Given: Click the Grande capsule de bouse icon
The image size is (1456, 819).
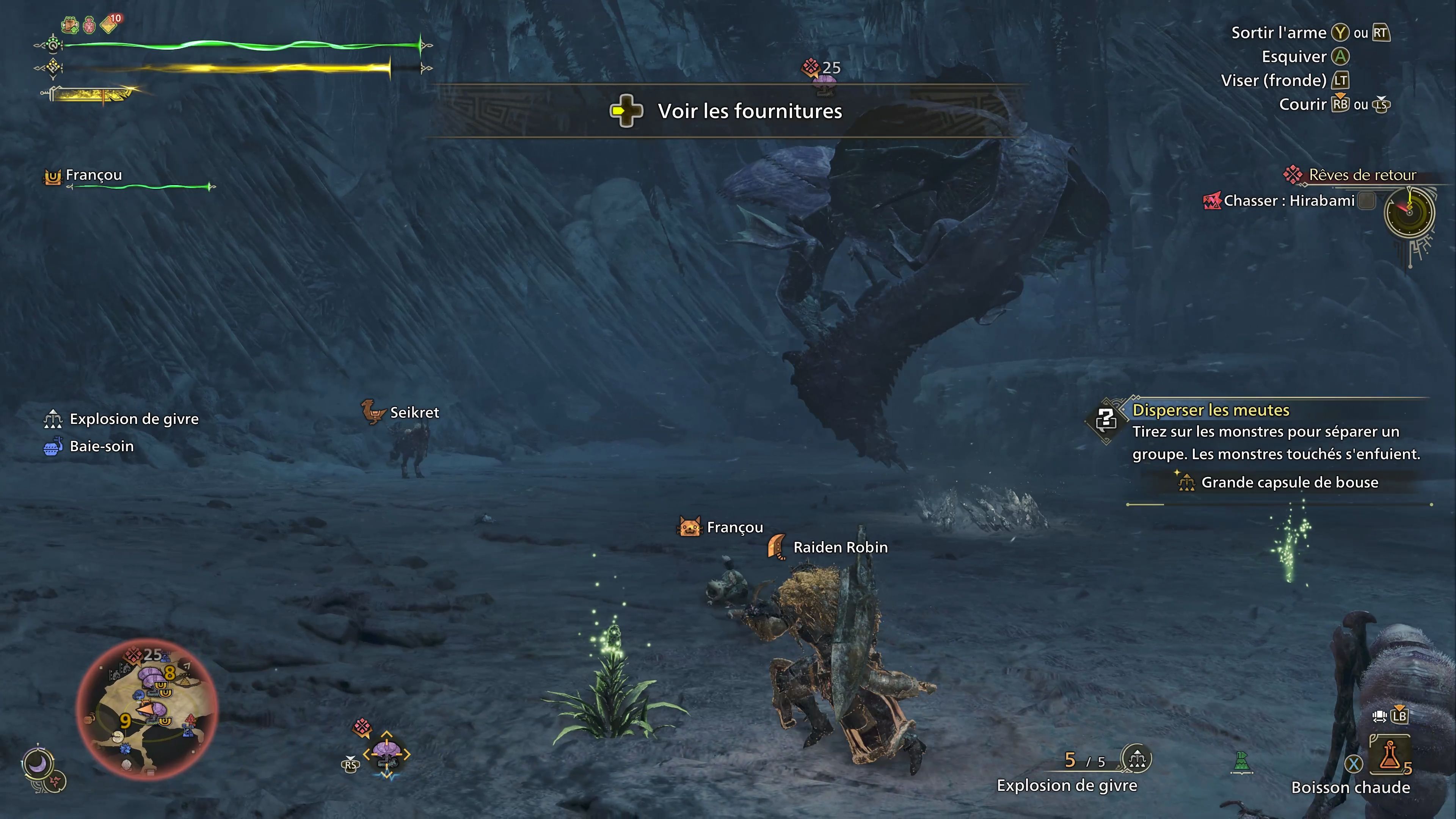Looking at the screenshot, I should coord(1186,483).
